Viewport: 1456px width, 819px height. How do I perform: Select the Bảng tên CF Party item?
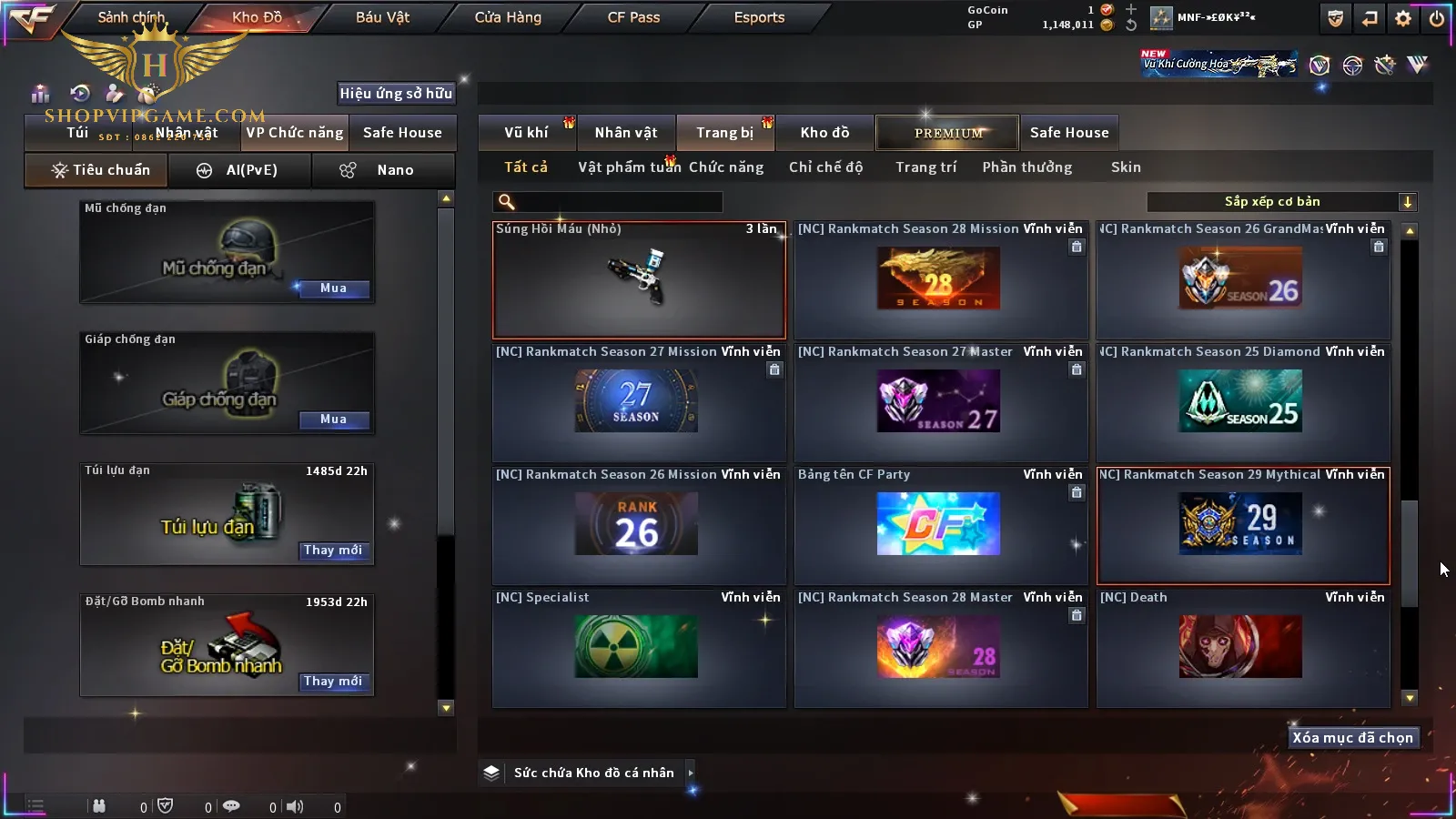tap(941, 525)
